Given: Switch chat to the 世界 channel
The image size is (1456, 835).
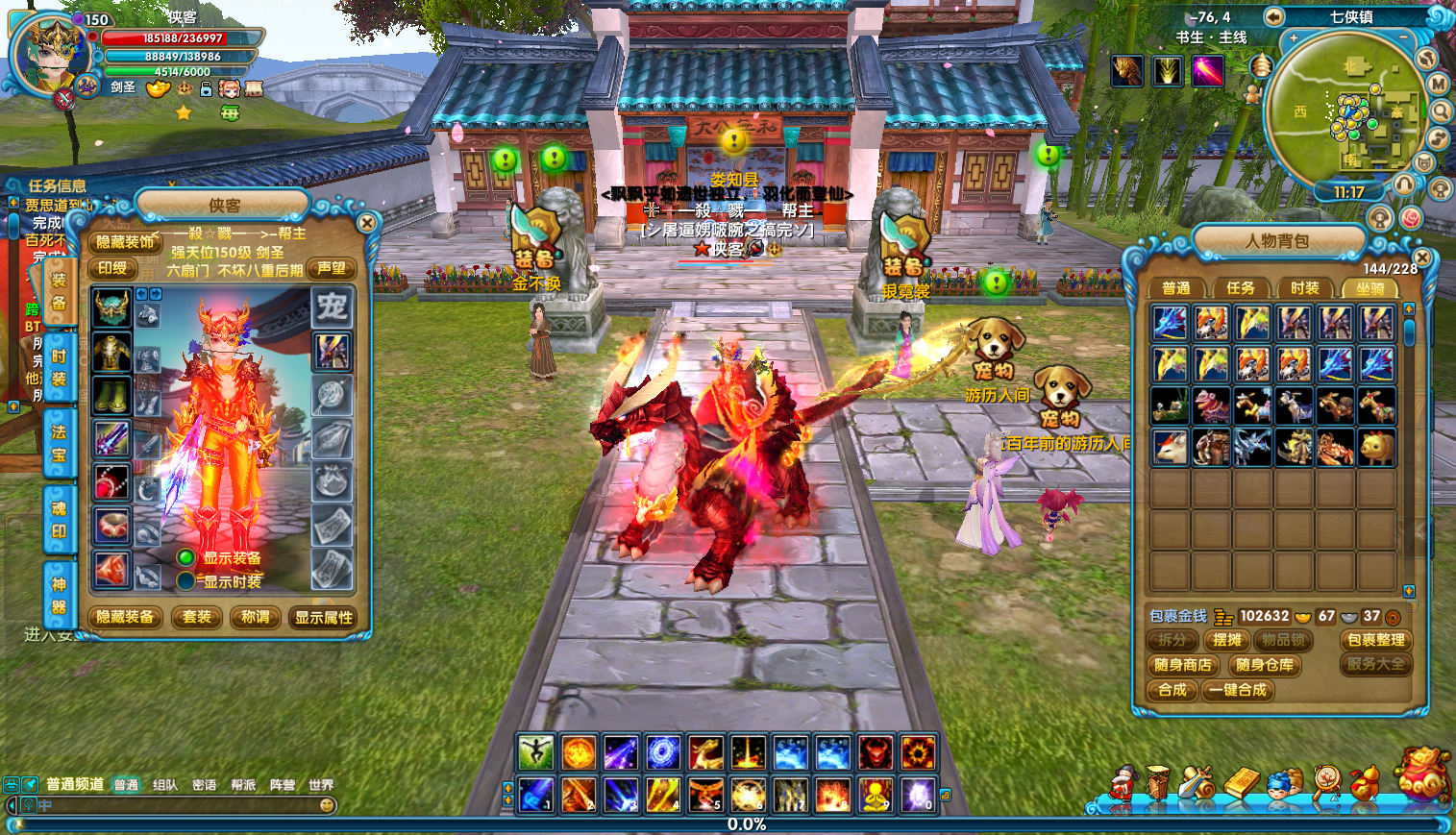Looking at the screenshot, I should [x=321, y=785].
